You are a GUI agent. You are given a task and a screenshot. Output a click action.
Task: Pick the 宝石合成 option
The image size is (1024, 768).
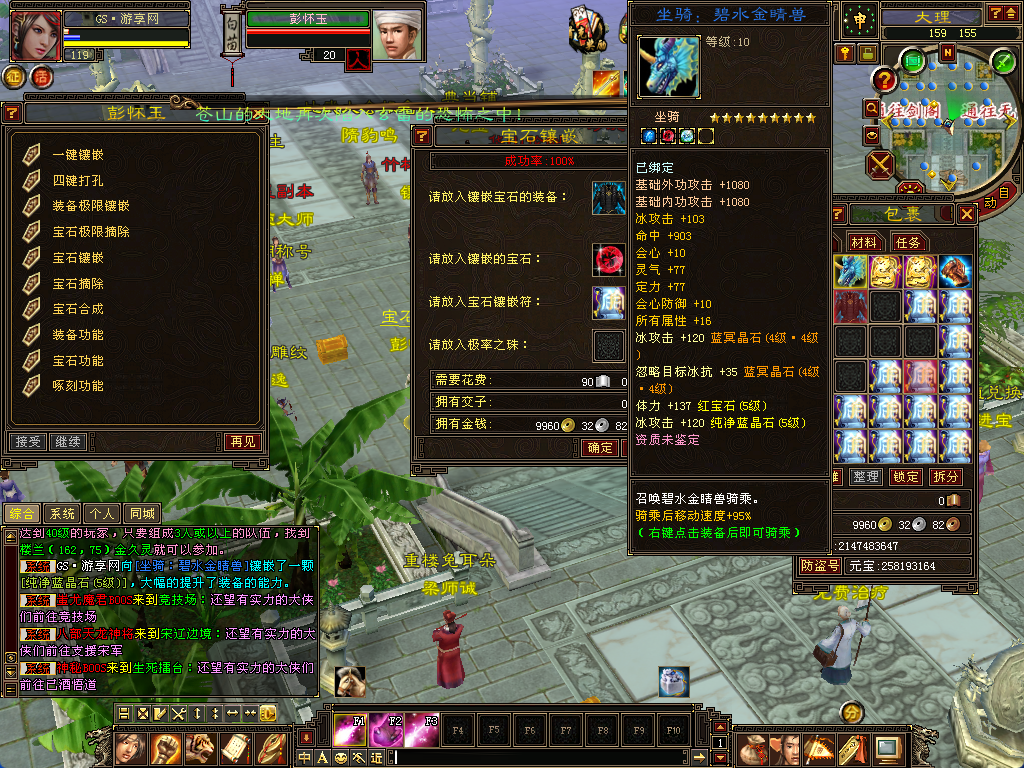coord(78,309)
